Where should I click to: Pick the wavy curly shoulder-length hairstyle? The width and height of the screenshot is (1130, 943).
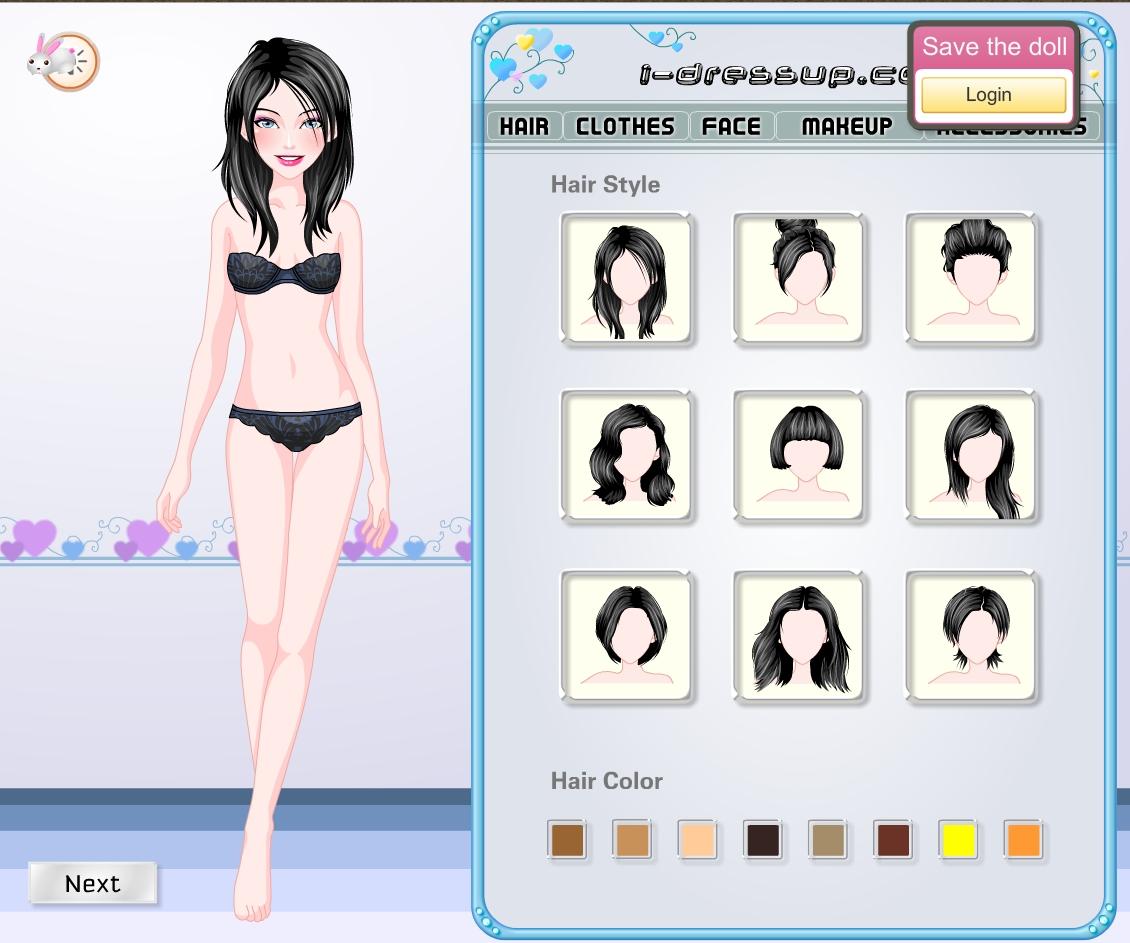pos(626,456)
